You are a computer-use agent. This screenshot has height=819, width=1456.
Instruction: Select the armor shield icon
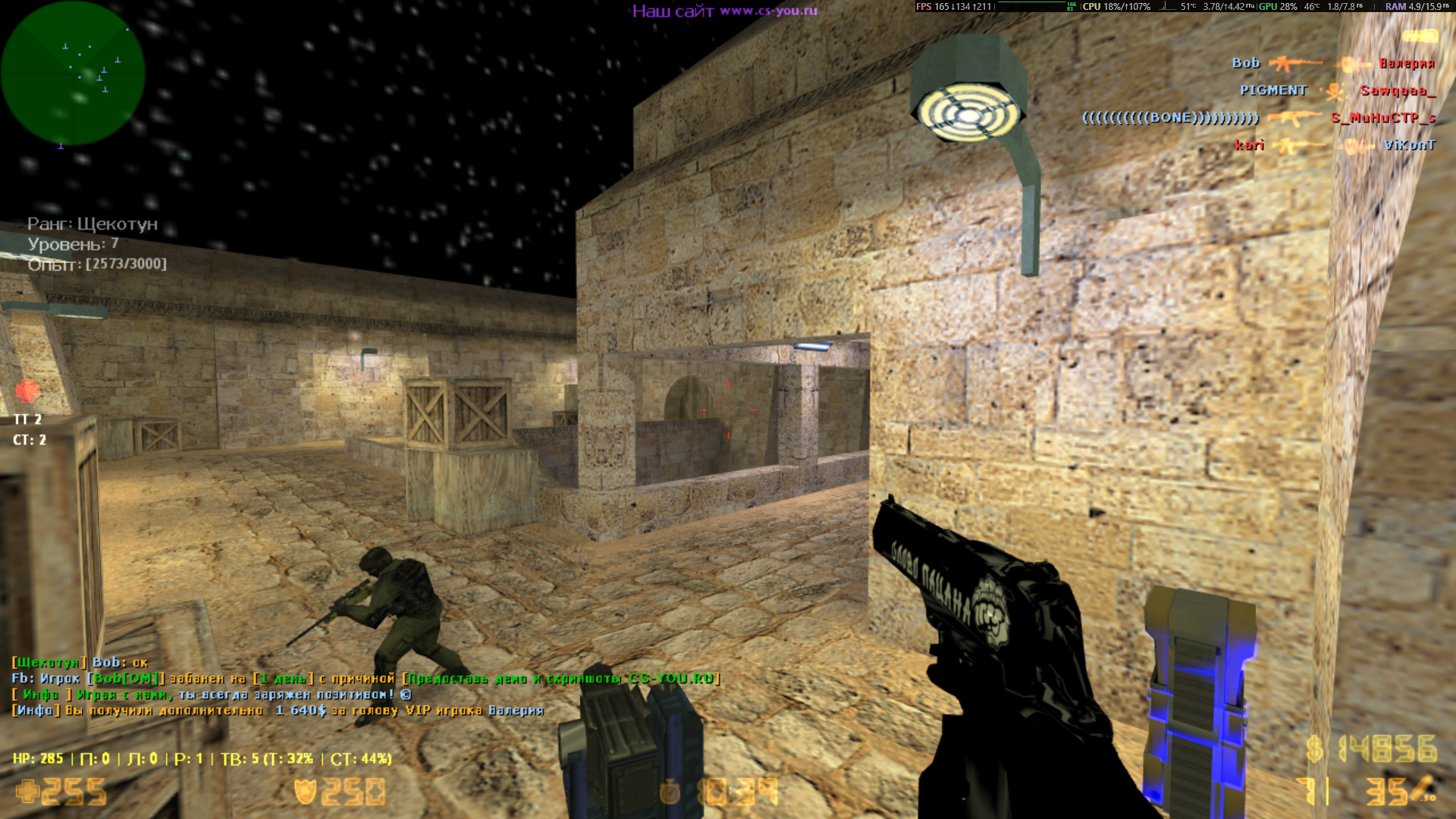coord(305,792)
